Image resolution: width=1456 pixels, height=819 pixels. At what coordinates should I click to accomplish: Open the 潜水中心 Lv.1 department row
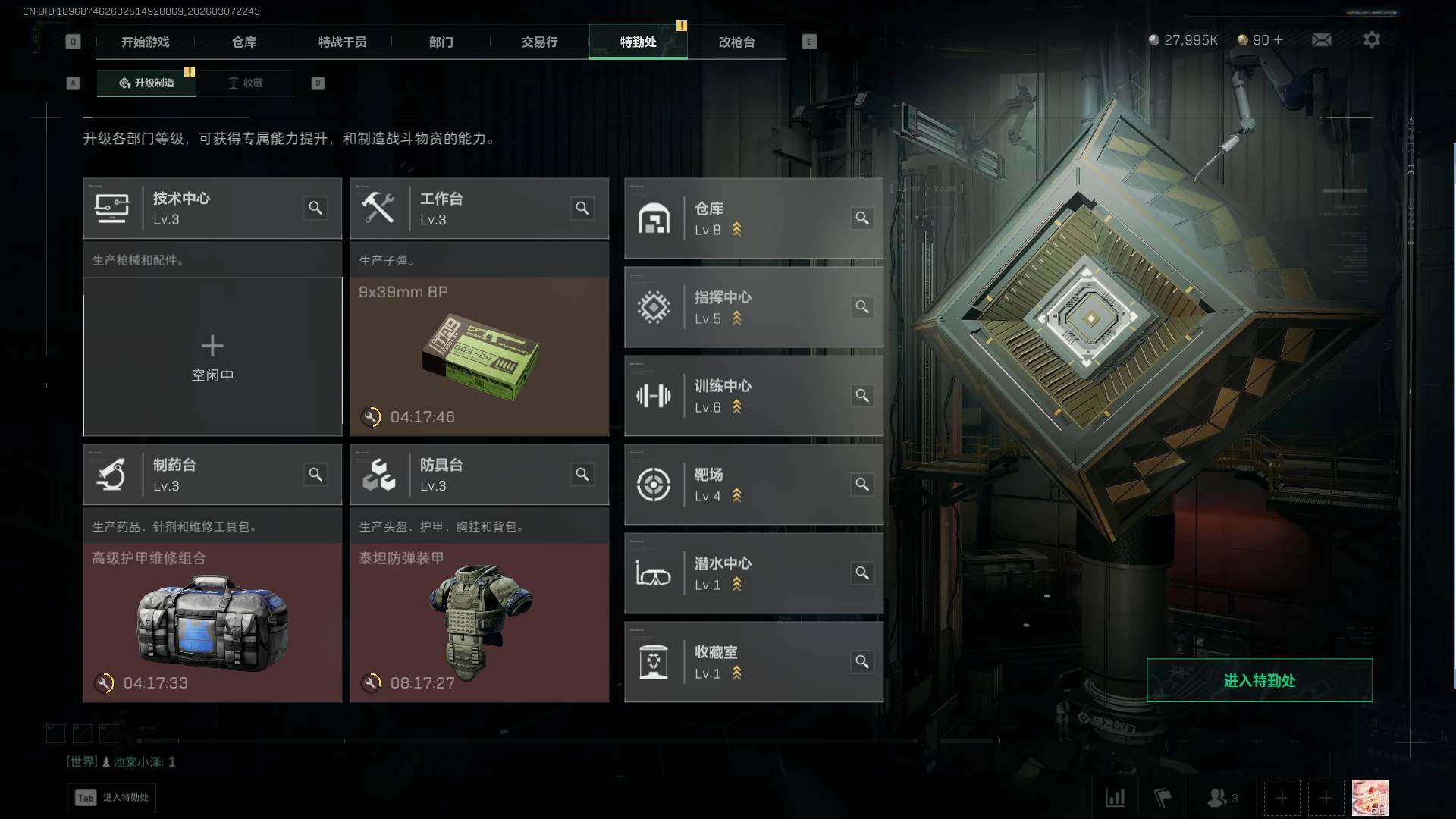[753, 573]
